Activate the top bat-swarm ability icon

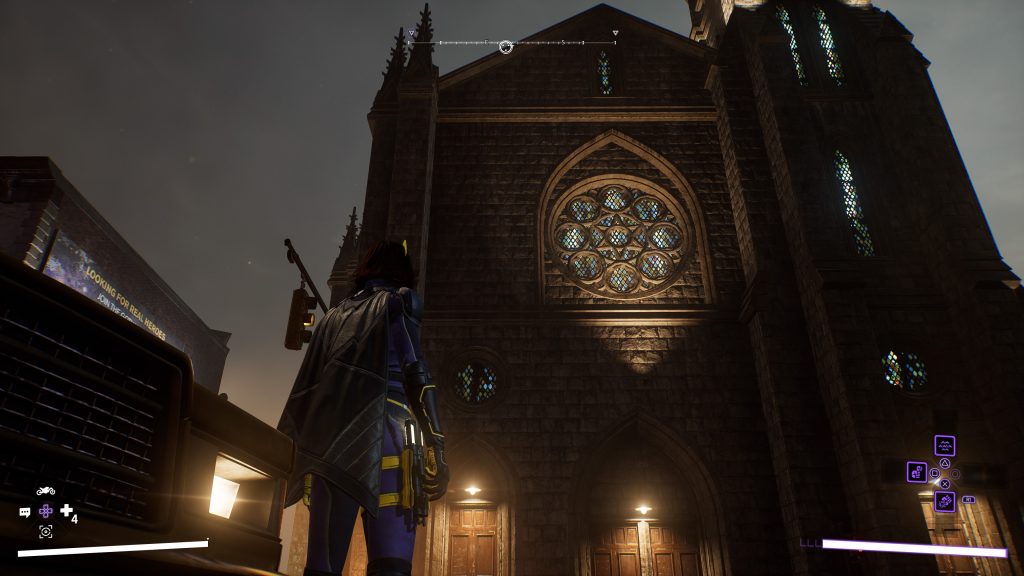[x=944, y=446]
